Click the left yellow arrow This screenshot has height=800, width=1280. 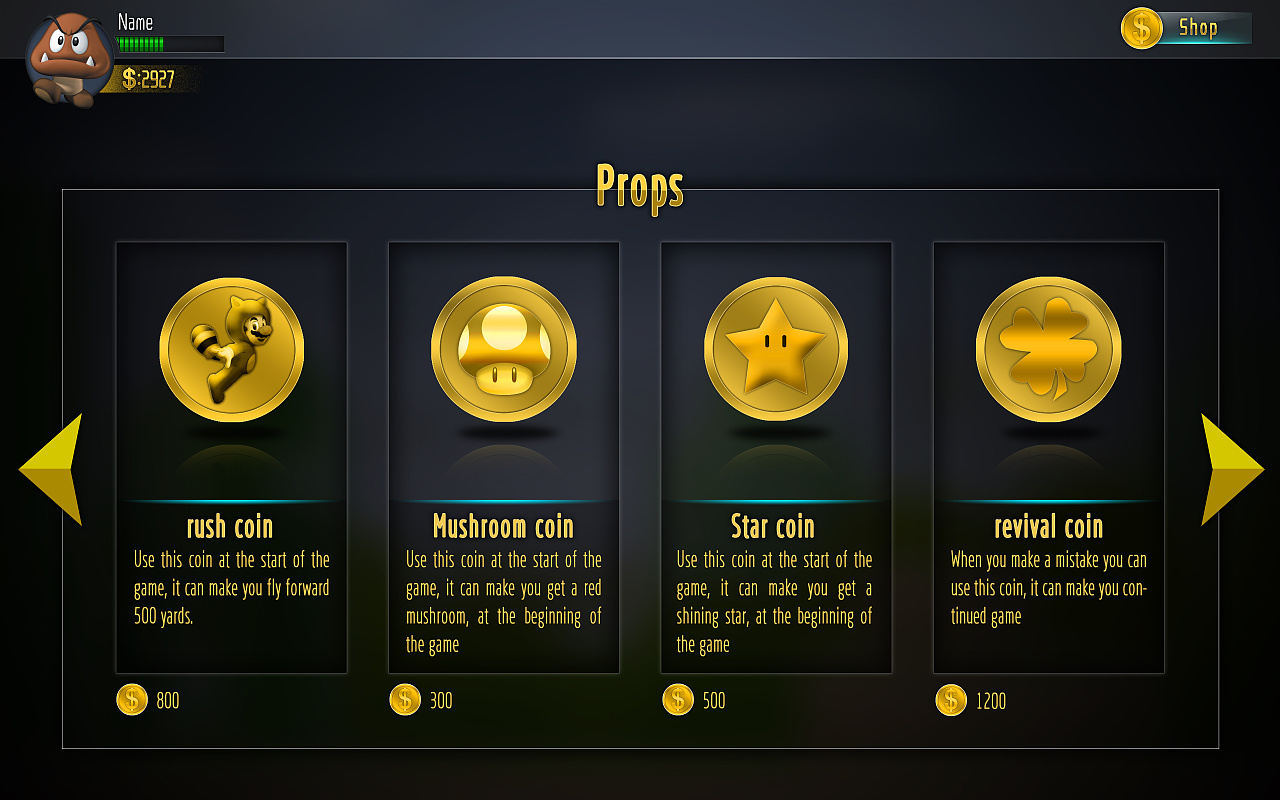(x=52, y=469)
